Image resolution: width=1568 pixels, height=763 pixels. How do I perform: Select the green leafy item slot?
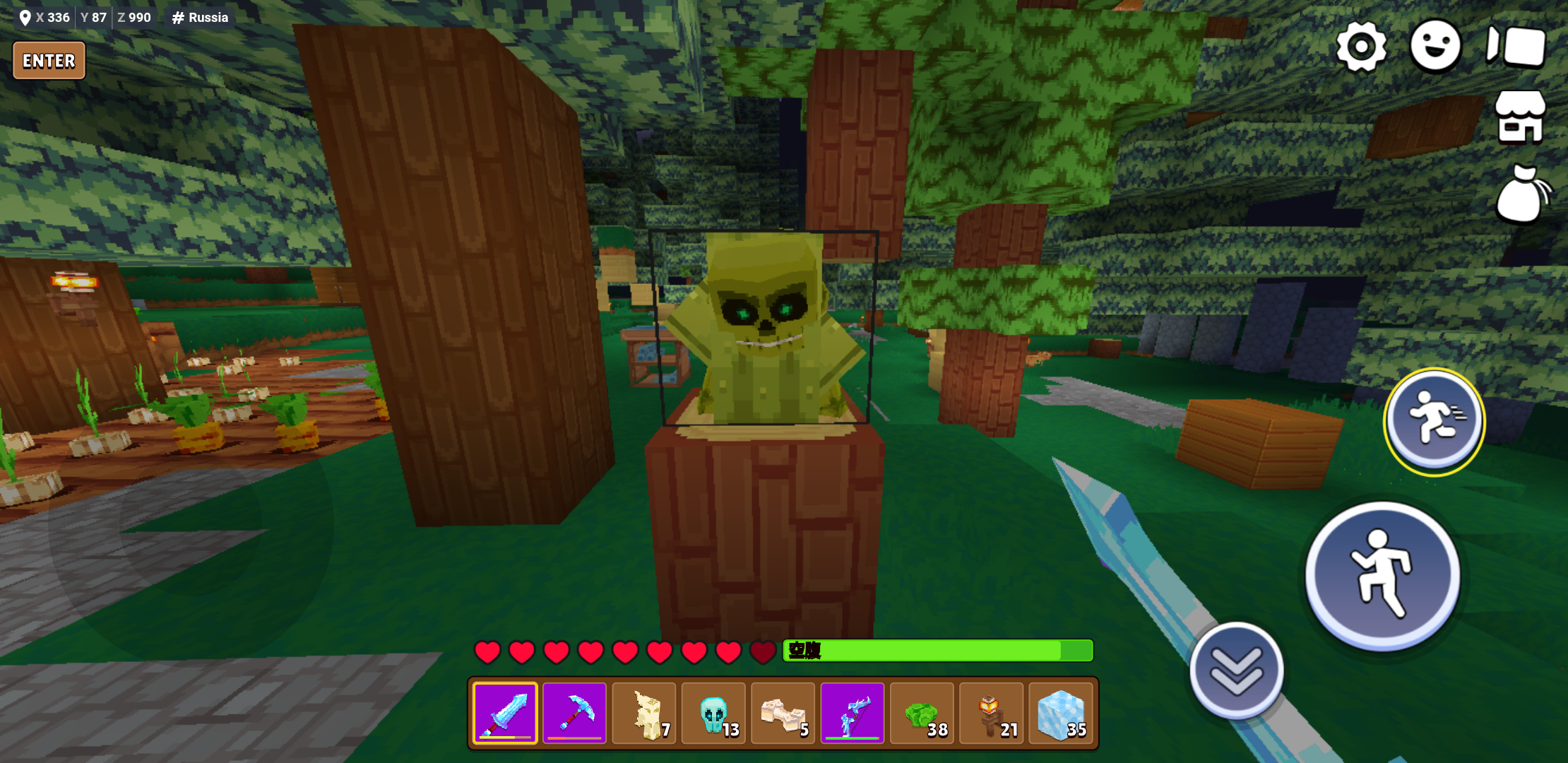922,713
